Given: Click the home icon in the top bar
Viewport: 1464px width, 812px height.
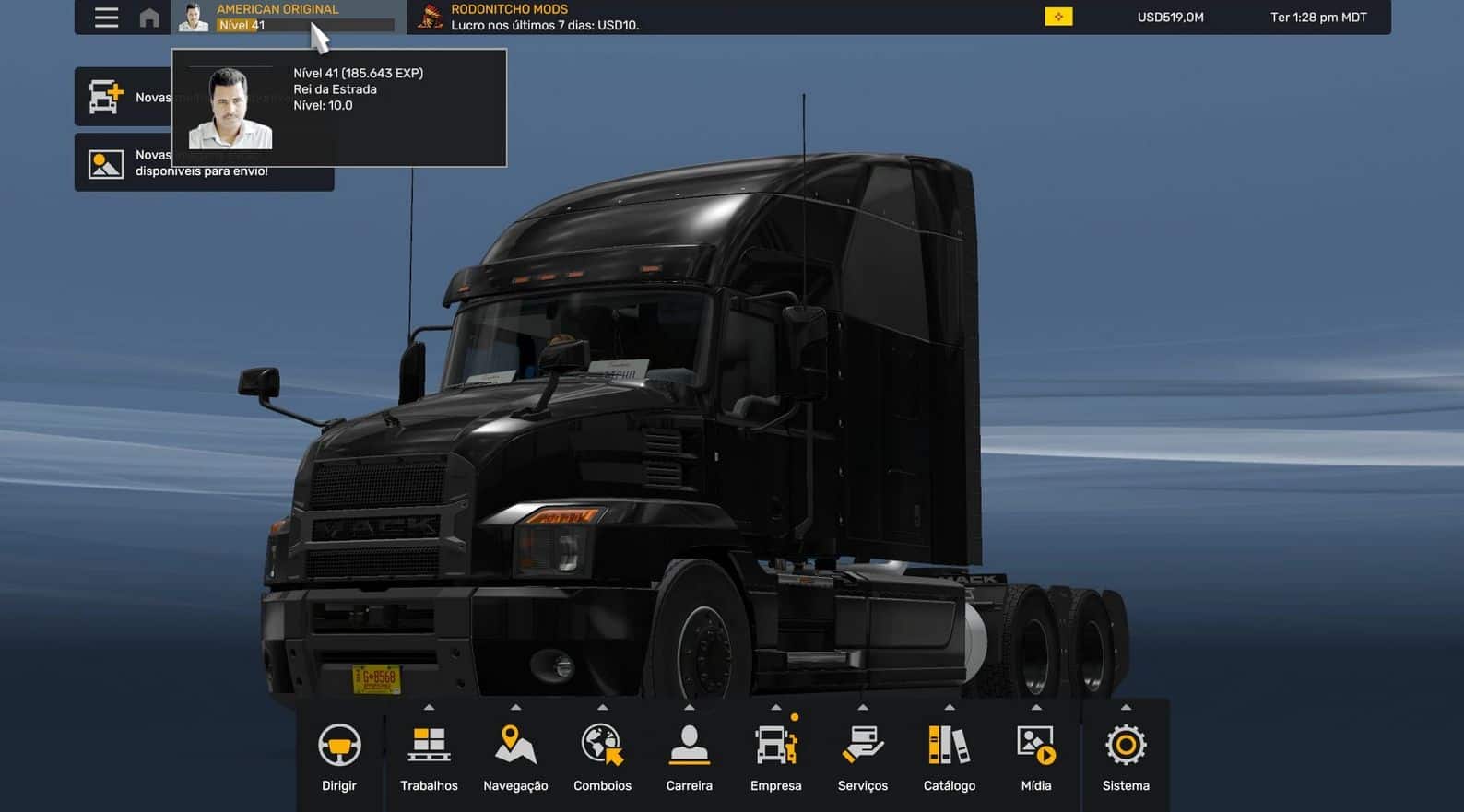Looking at the screenshot, I should tap(148, 16).
